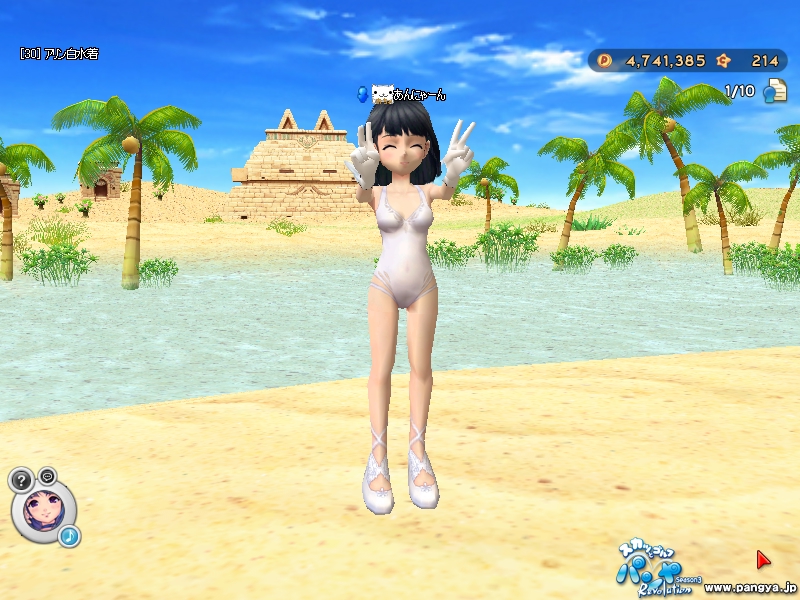The width and height of the screenshot is (800, 600).
Task: Open the document icon beside 1/10
Action: 774,92
